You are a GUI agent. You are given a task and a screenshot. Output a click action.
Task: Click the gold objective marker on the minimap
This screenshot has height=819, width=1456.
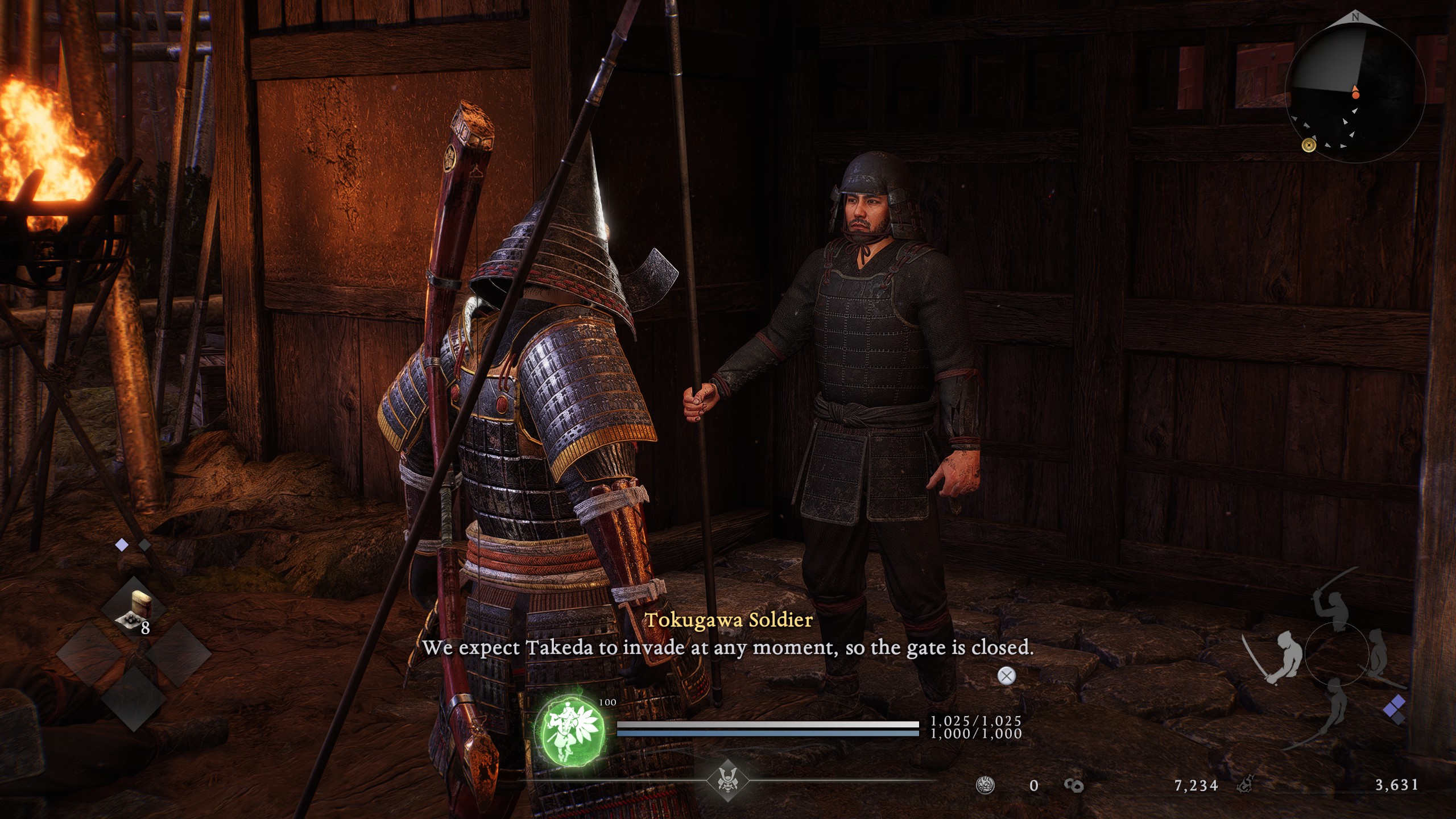tap(1309, 146)
